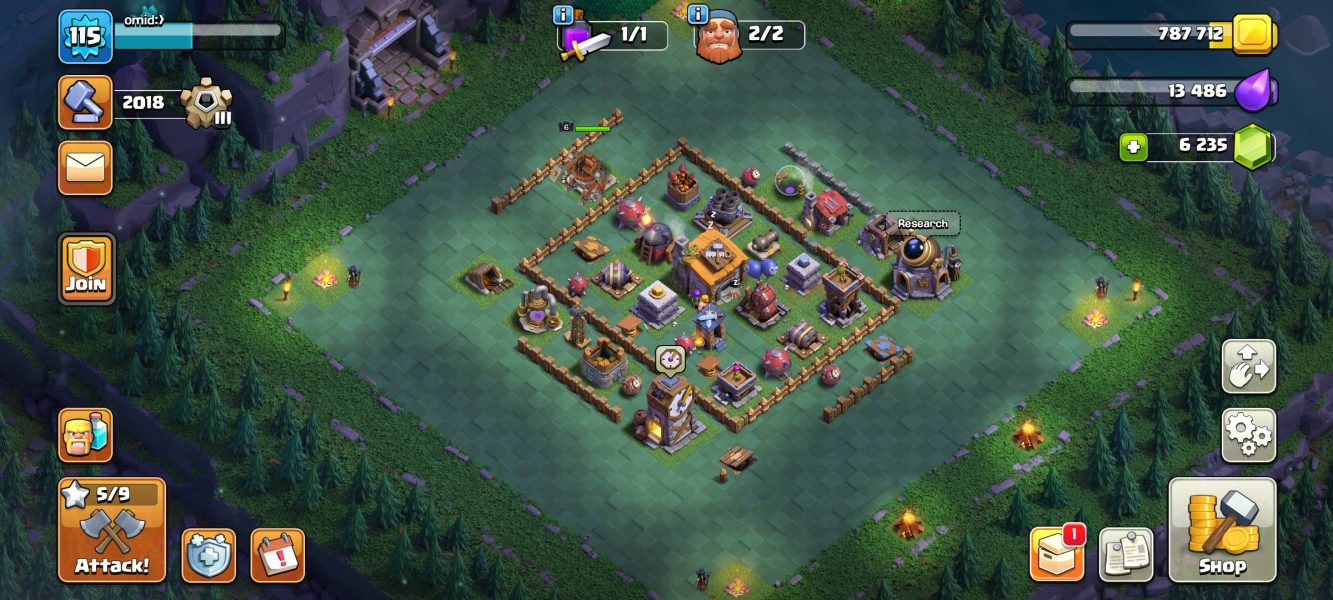1333x600 pixels.
Task: Open the Shop menu
Action: 1222,530
